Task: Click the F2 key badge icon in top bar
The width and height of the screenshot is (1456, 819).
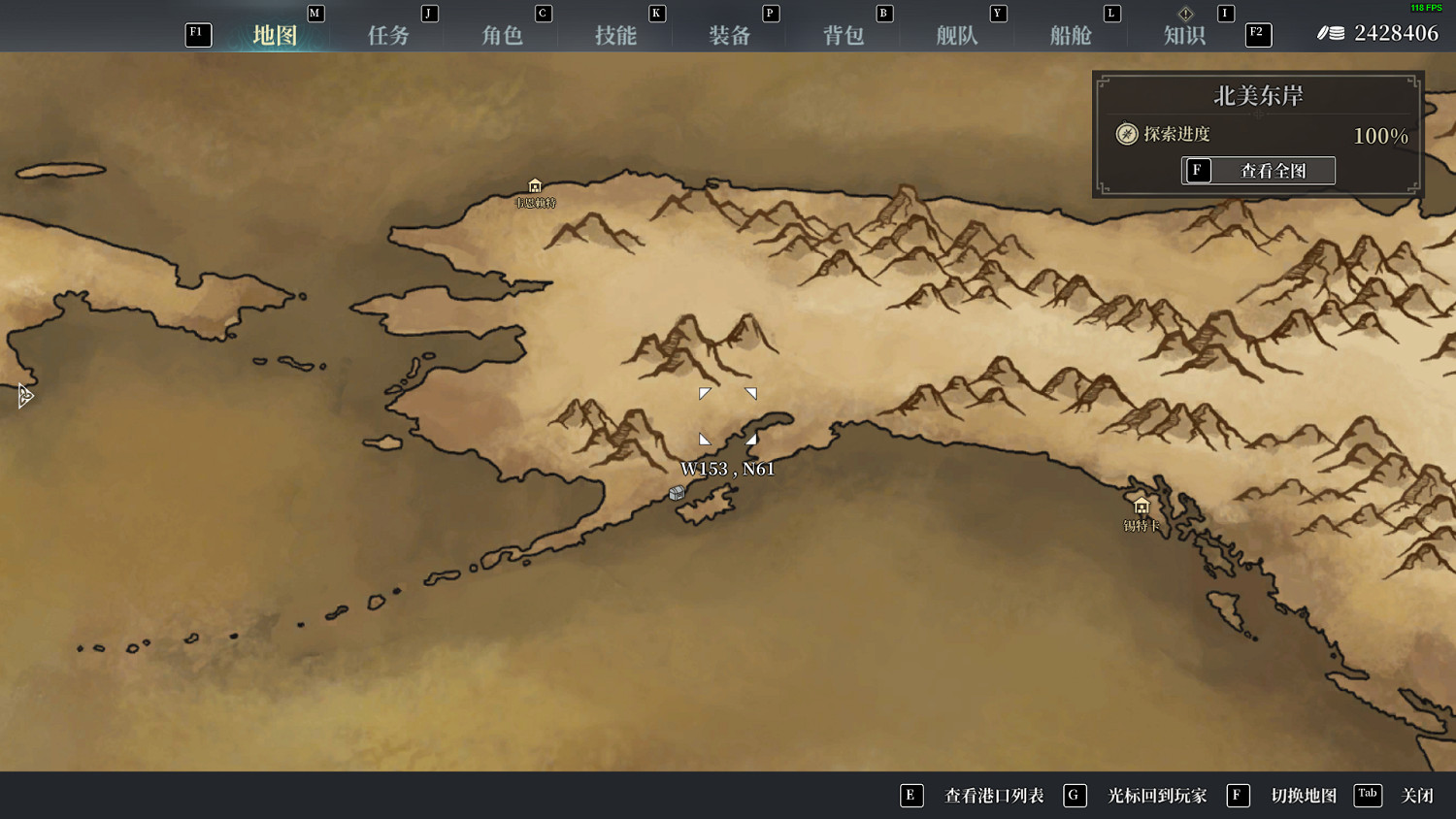Action: (x=1257, y=35)
